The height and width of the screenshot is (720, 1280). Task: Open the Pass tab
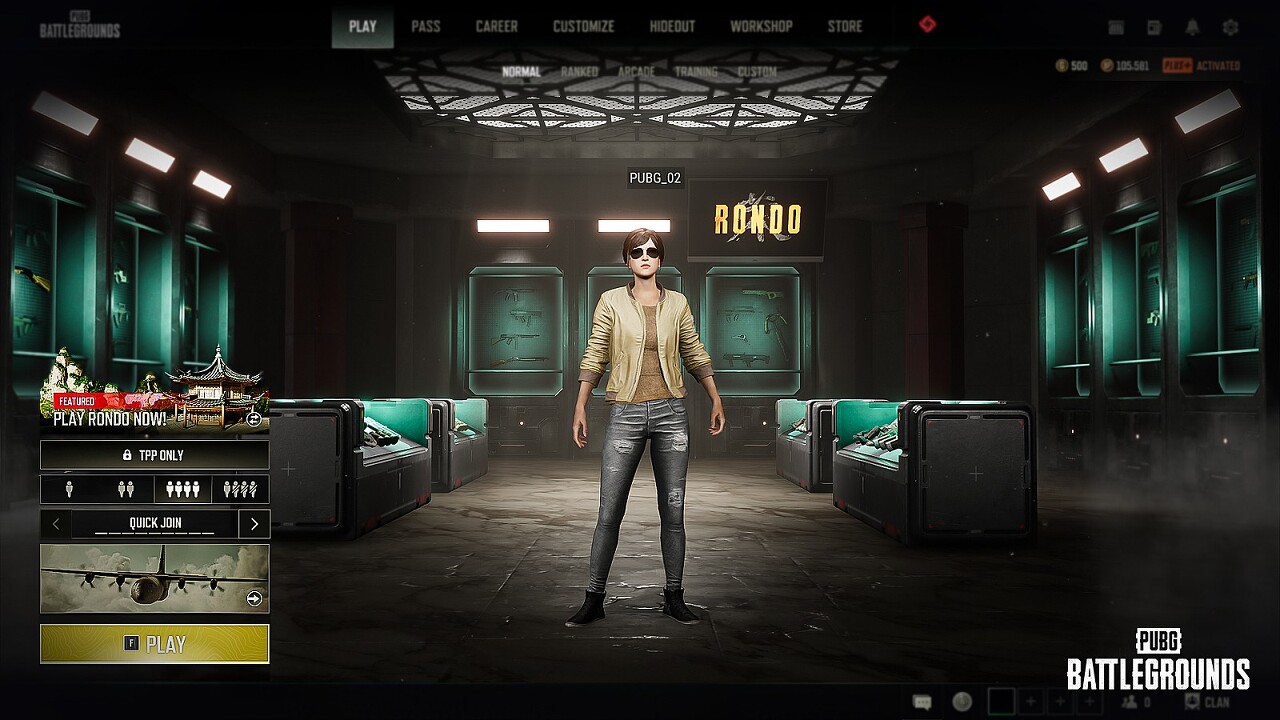pyautogui.click(x=425, y=26)
